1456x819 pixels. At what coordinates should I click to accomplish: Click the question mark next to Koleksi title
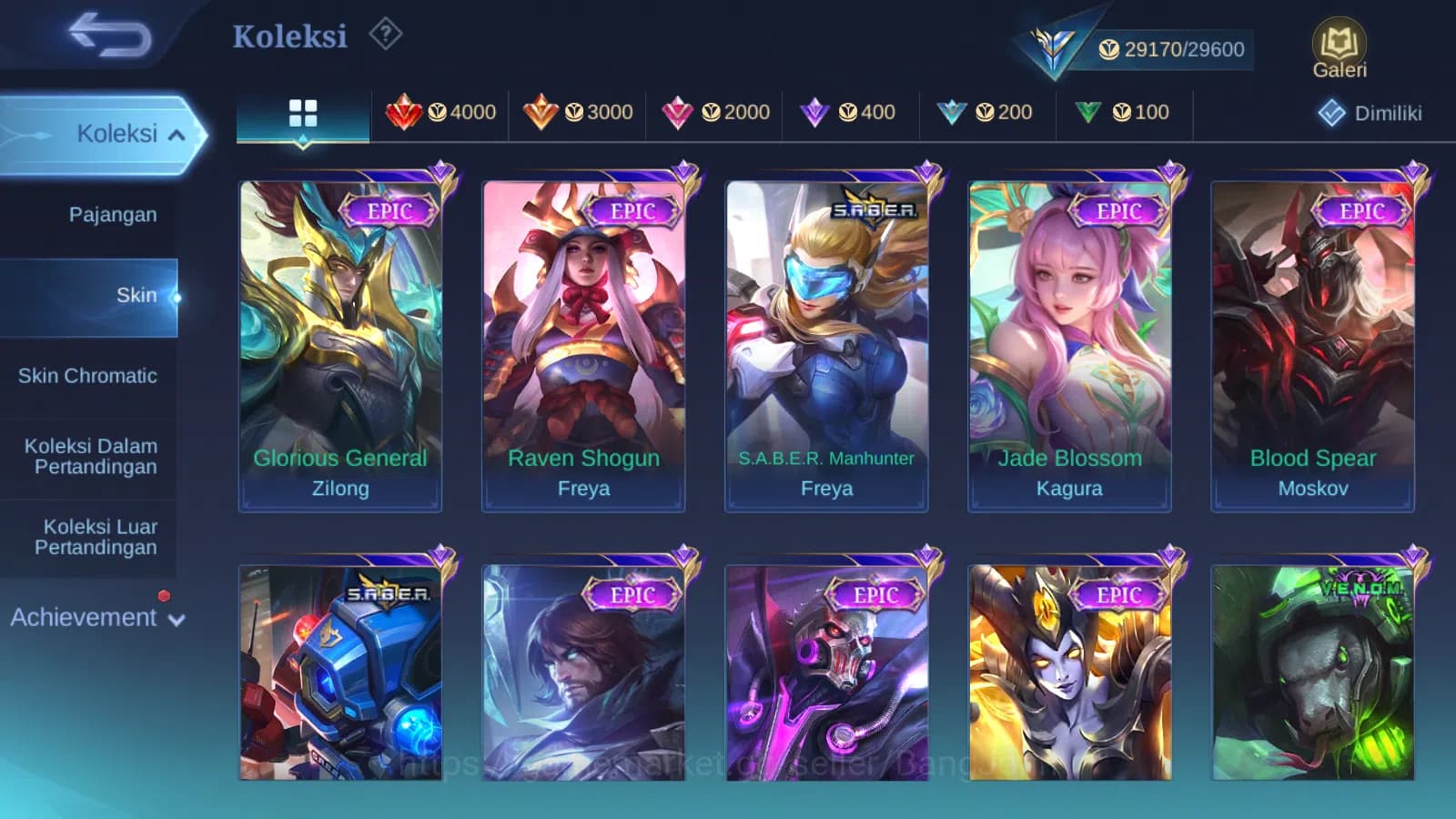click(x=387, y=35)
